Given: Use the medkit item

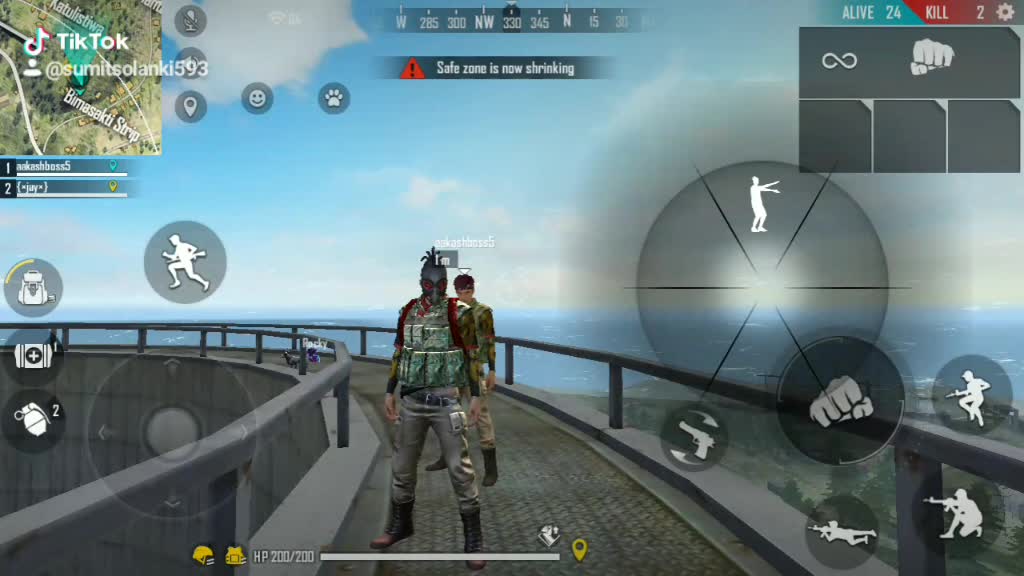Looking at the screenshot, I should [x=33, y=356].
